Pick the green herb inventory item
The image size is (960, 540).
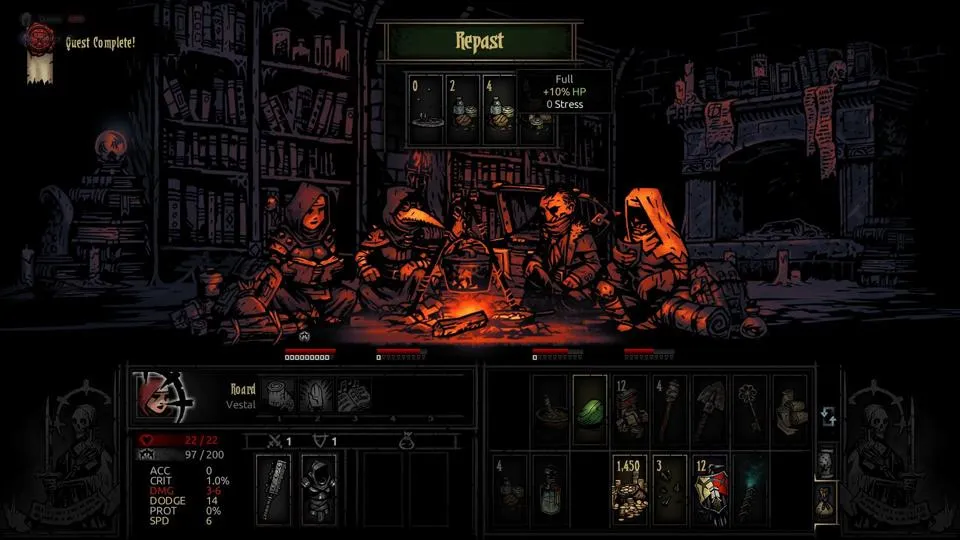pyautogui.click(x=590, y=409)
